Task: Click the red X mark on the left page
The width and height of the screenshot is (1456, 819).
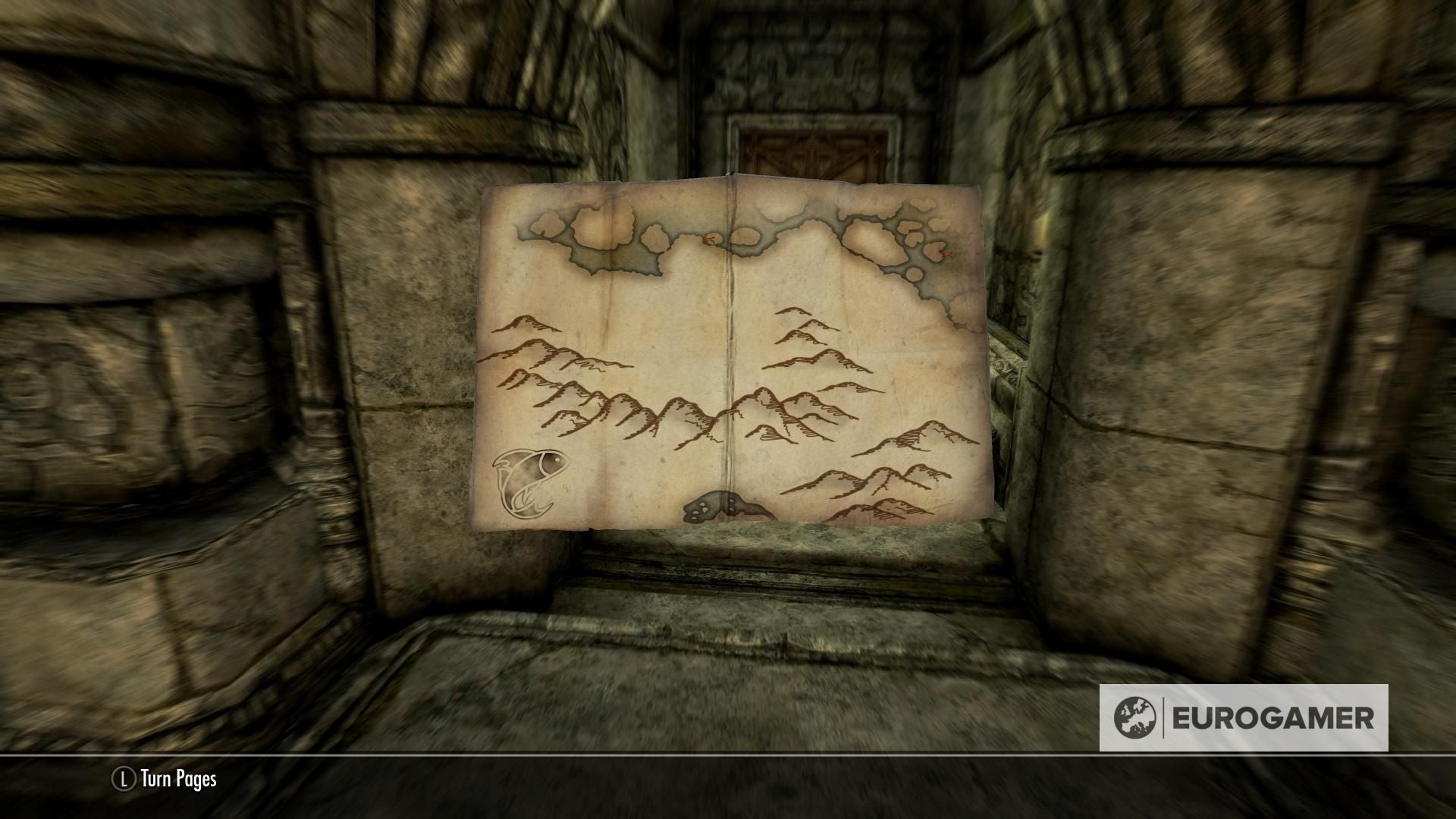Action: (708, 239)
